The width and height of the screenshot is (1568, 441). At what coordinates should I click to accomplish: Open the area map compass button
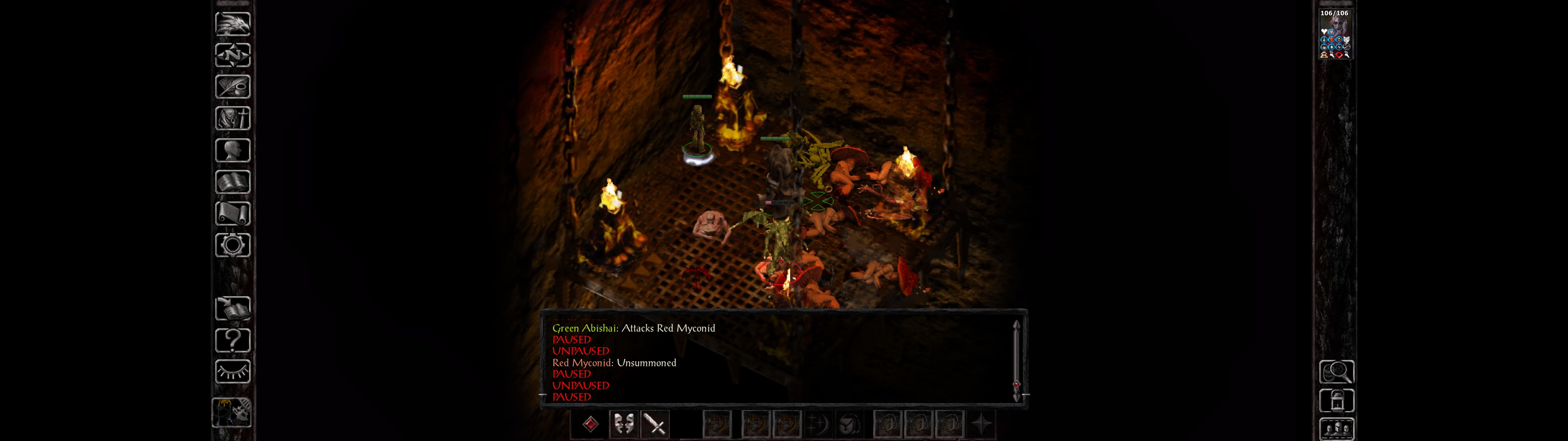232,55
